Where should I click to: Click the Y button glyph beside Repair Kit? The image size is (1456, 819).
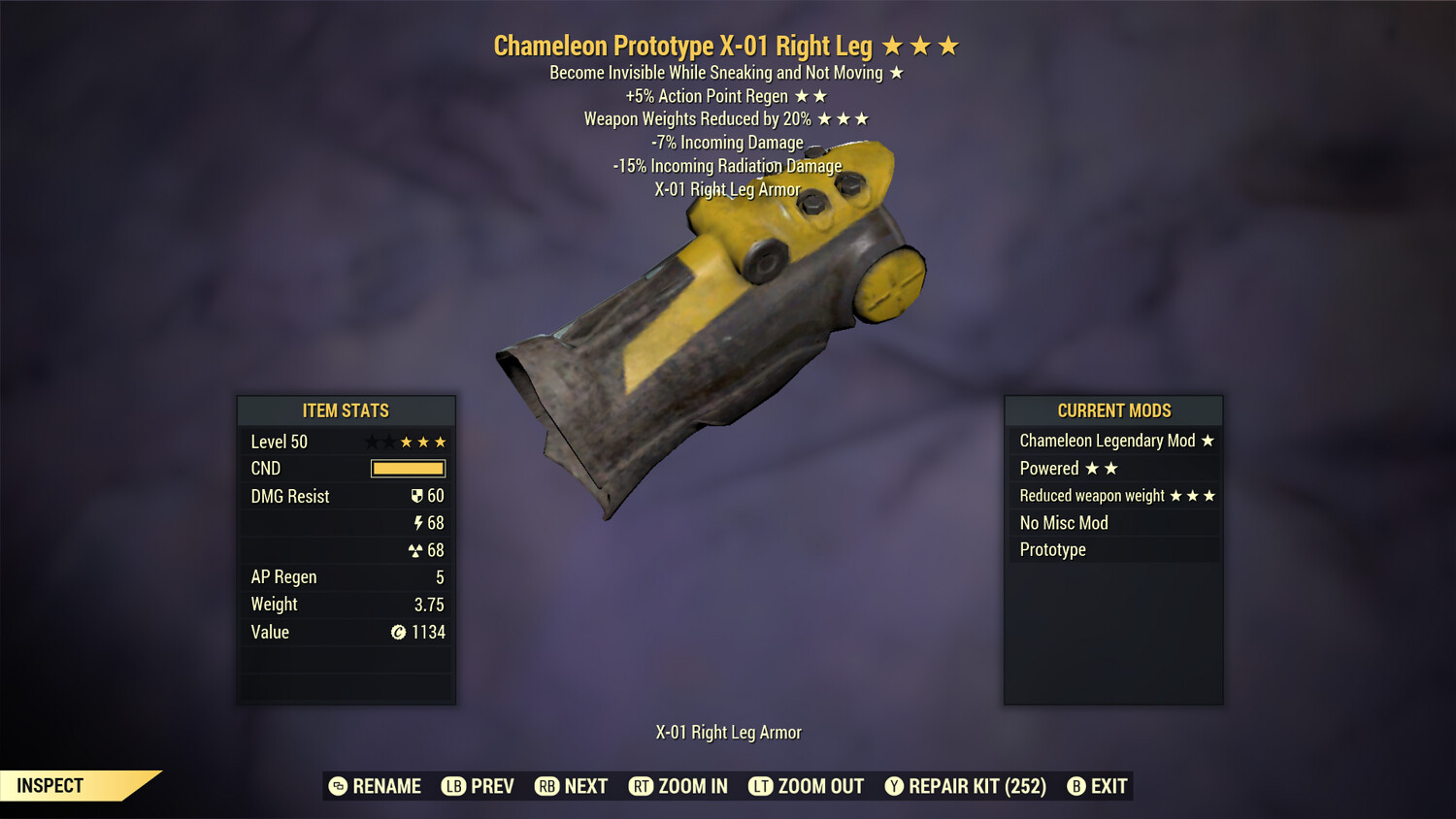[894, 786]
